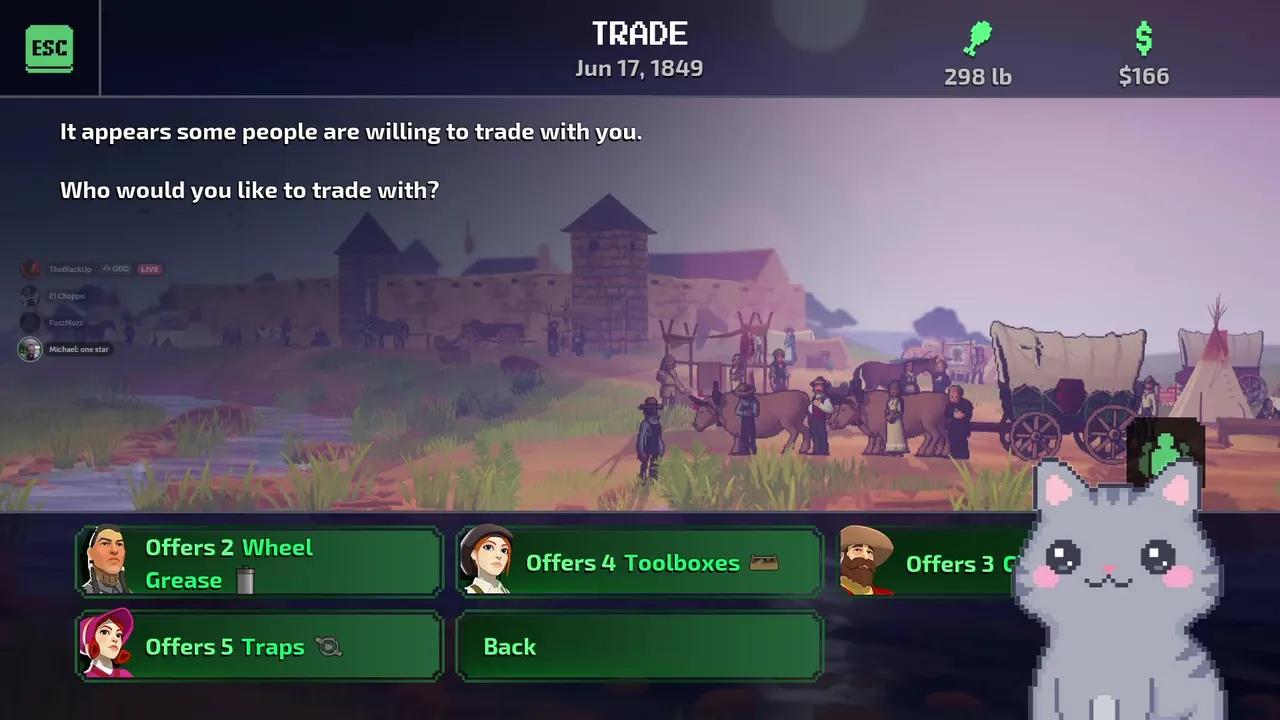Screen dimensions: 1280x720
Task: Trade for 2 Wheel Grease
Action: [x=259, y=562]
